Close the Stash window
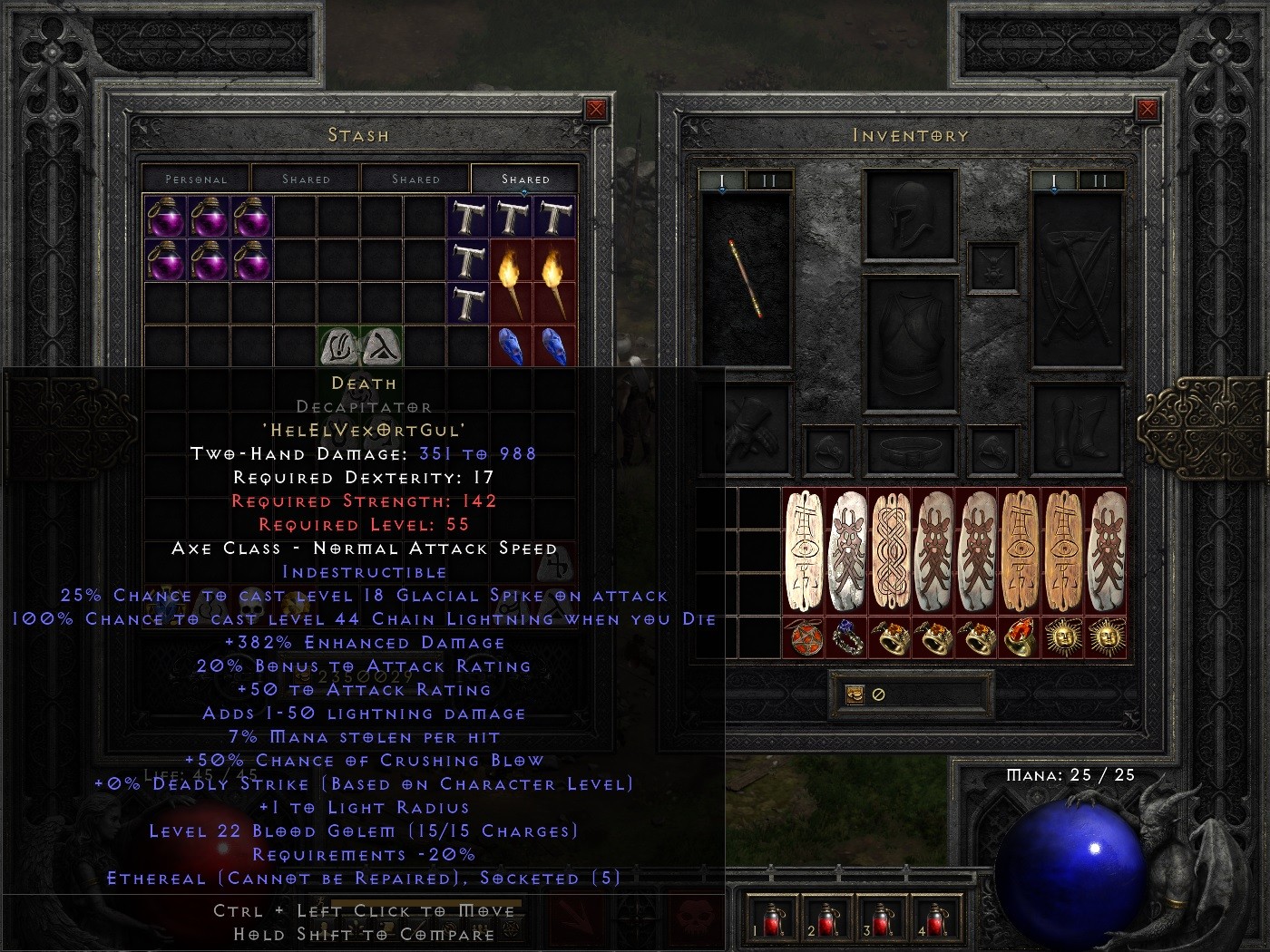The image size is (1270, 952). 595,108
